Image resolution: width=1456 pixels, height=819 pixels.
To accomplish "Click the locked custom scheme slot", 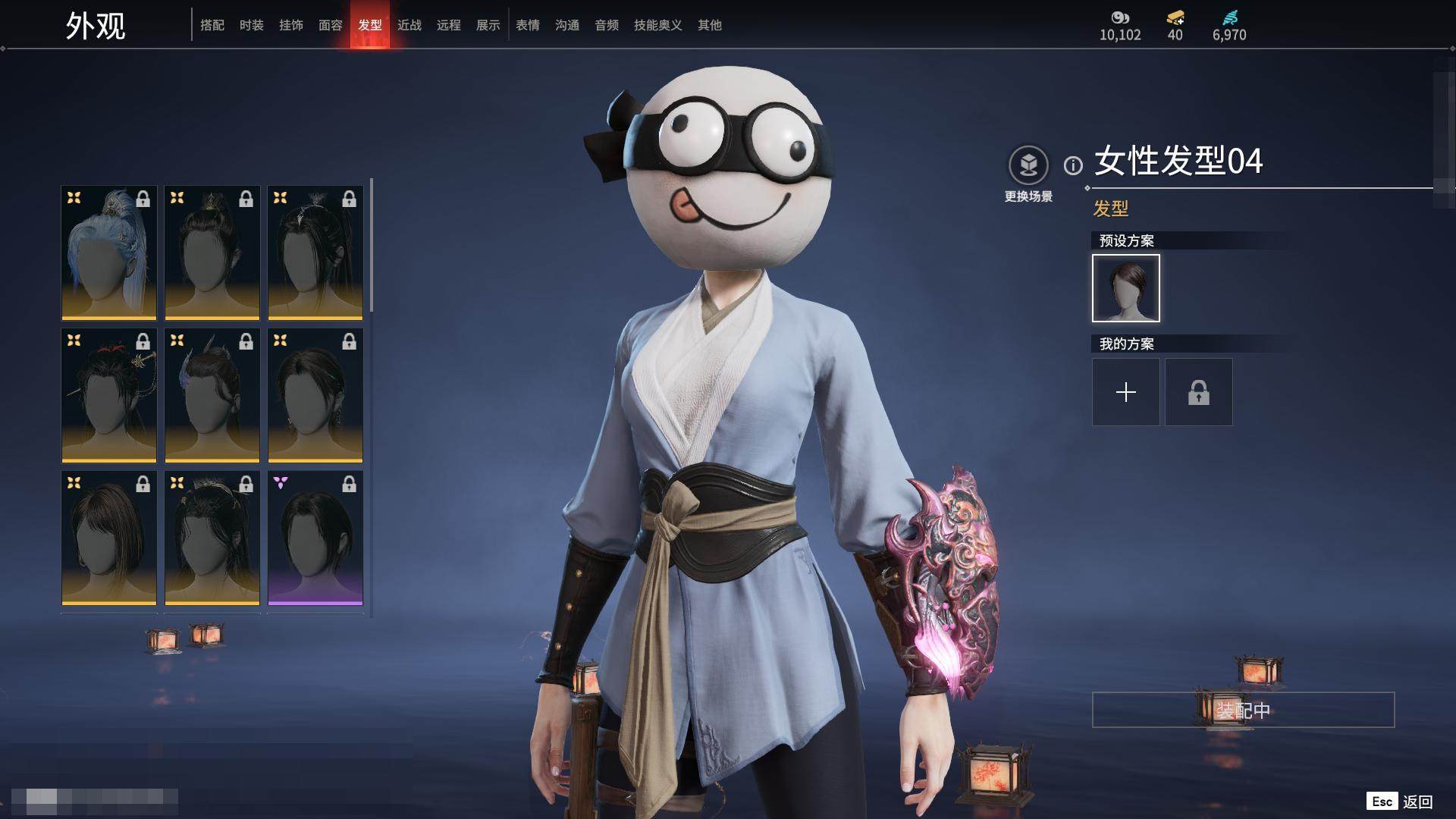I will (x=1199, y=392).
